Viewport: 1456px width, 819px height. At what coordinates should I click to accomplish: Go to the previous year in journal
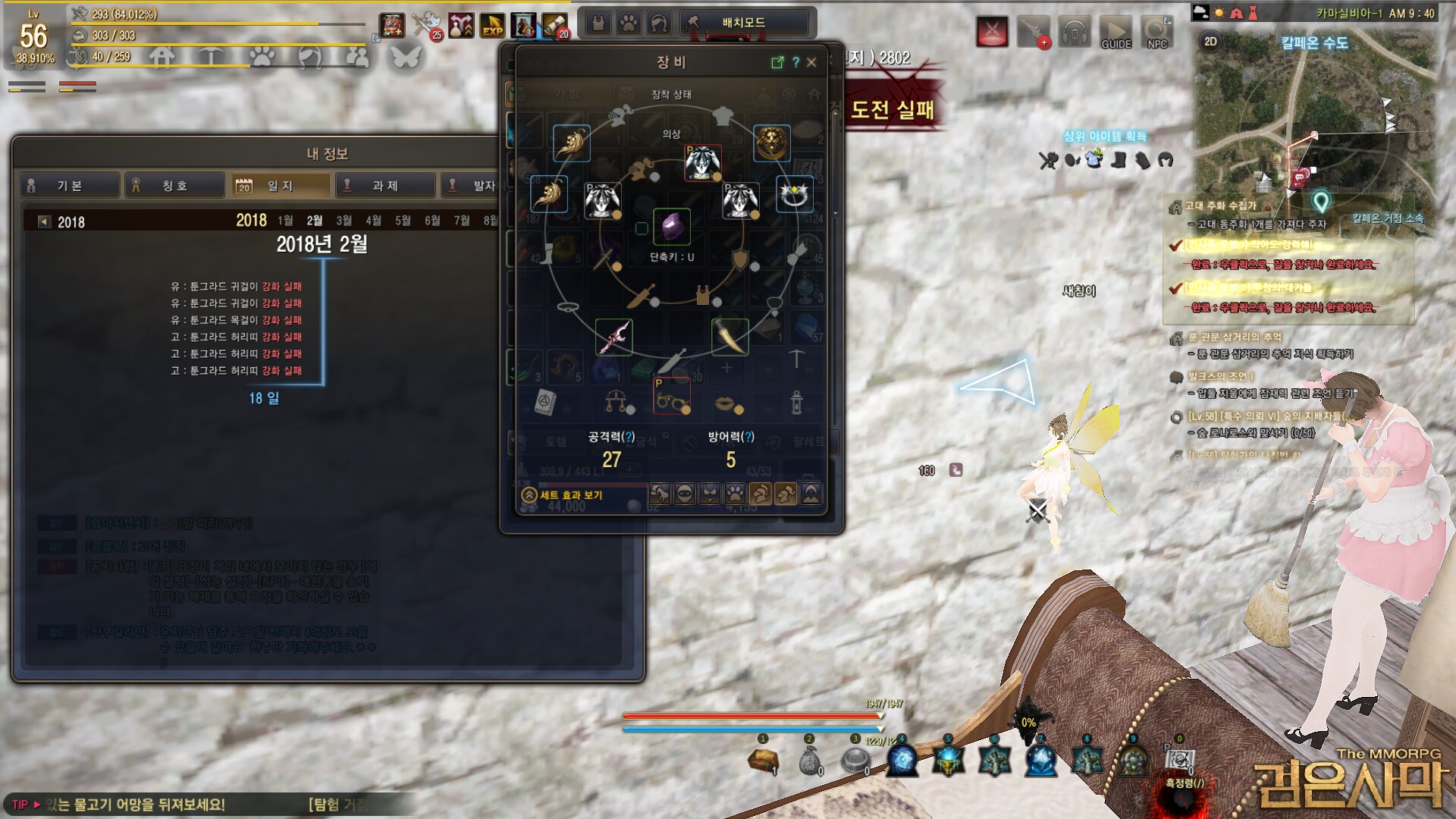point(44,221)
